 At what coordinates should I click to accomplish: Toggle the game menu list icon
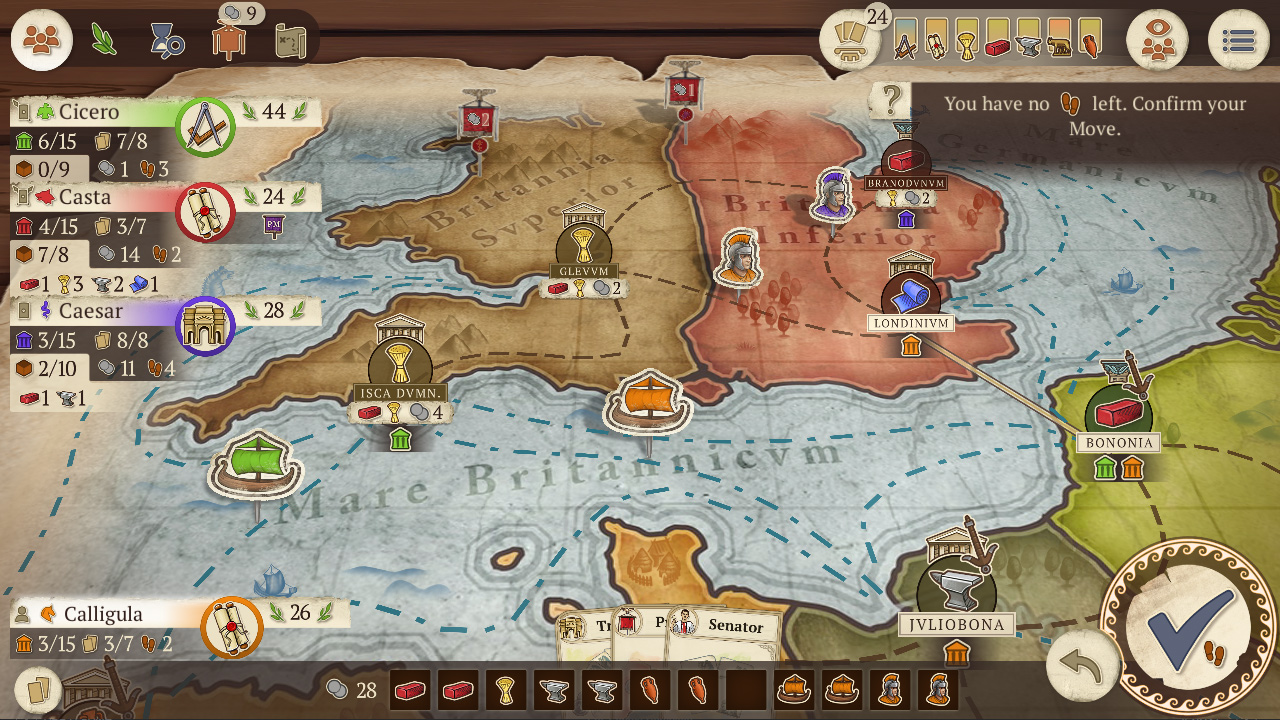pos(1240,40)
